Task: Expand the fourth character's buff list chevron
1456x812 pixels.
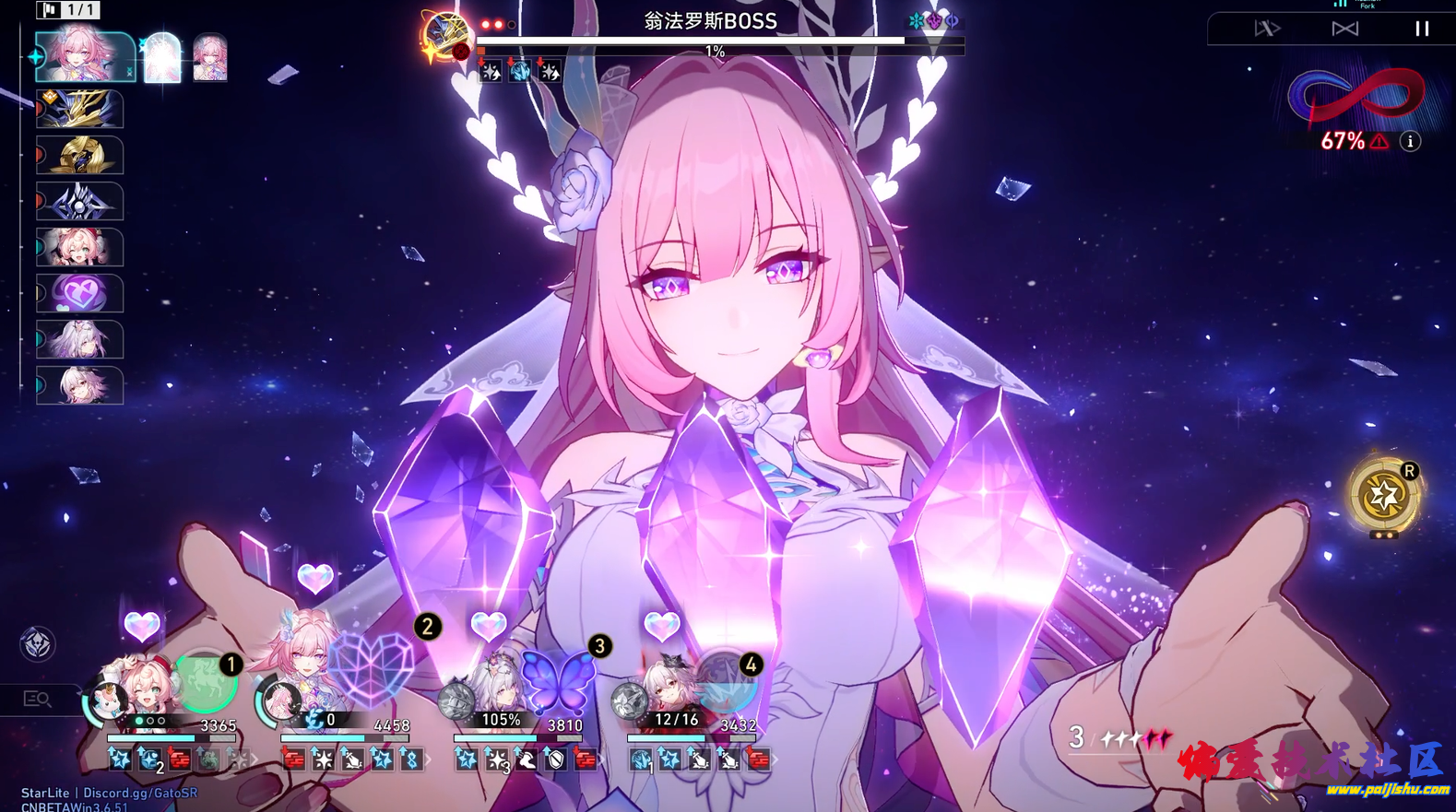Action: [775, 761]
